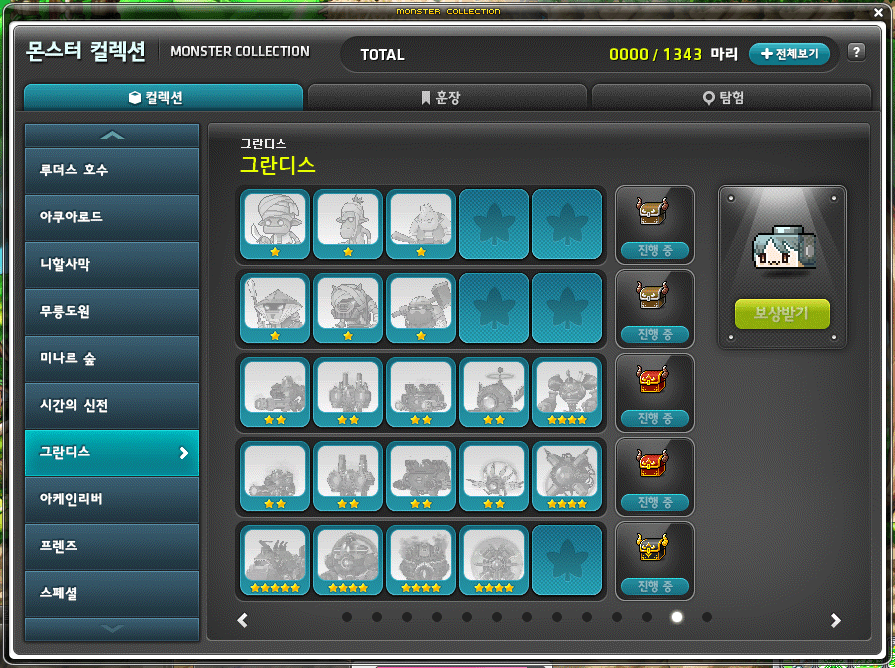Choose the 무릉도원 region
The width and height of the screenshot is (895, 668).
[112, 311]
